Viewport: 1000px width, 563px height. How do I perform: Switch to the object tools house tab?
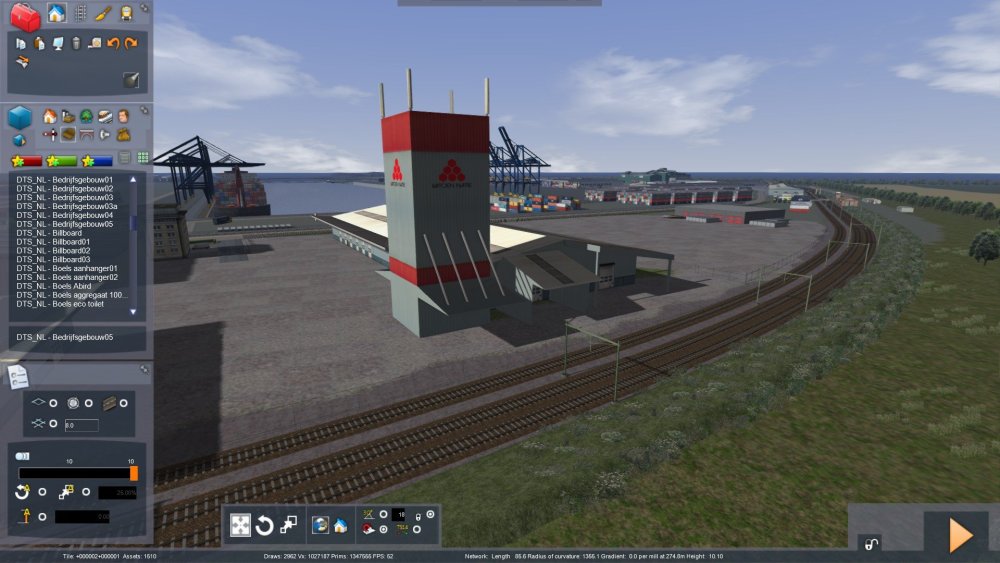pyautogui.click(x=57, y=13)
